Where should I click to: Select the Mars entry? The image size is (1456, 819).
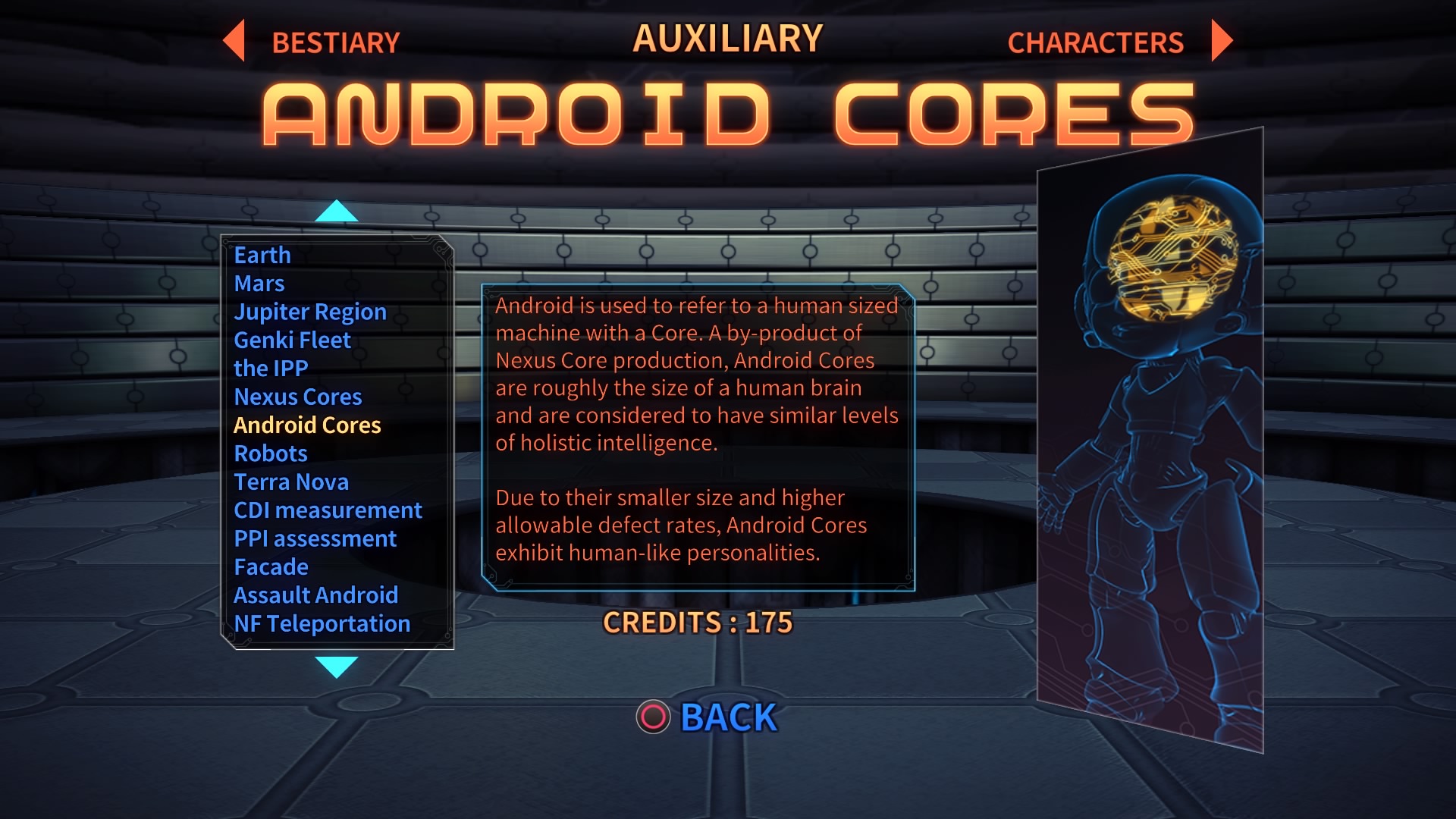pyautogui.click(x=260, y=283)
